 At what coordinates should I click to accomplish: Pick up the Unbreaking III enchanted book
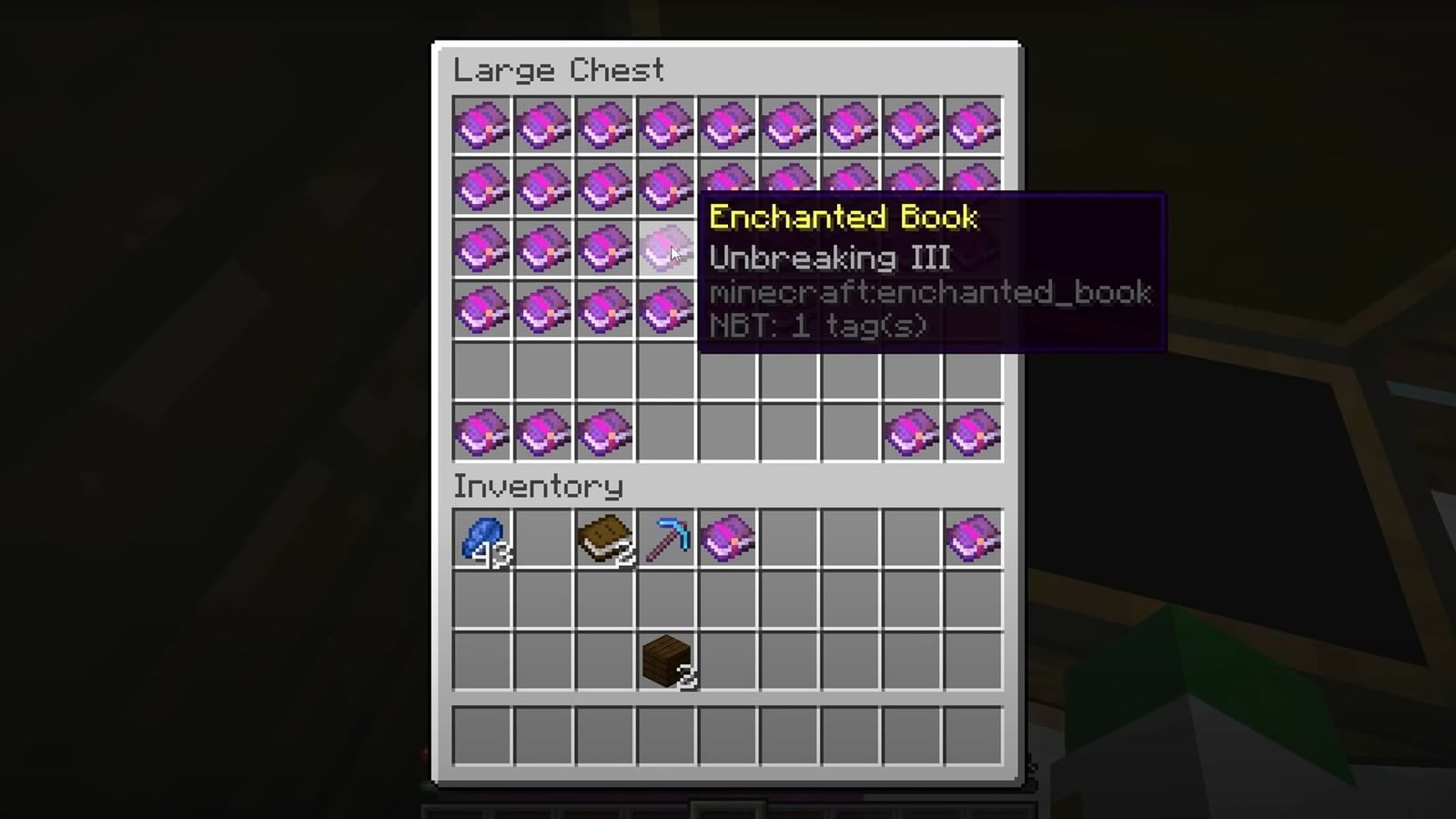click(x=666, y=248)
